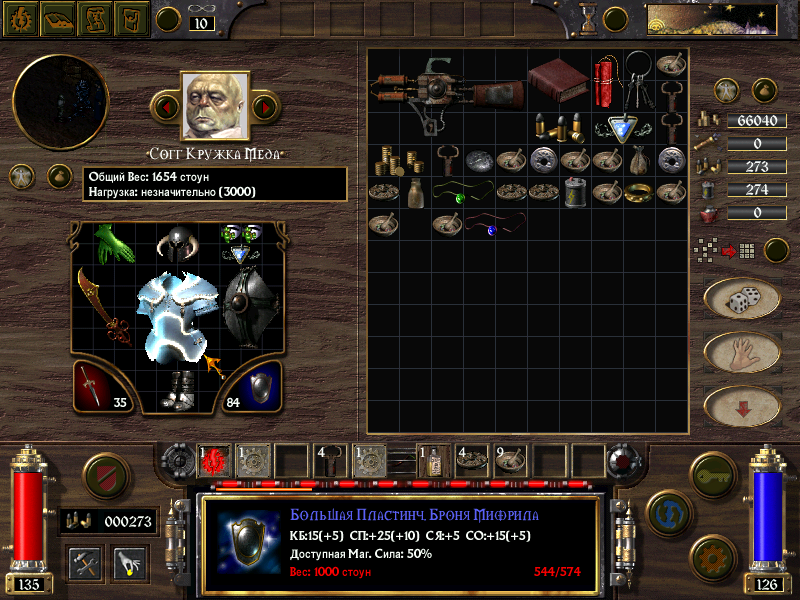The image size is (800, 600).
Task: Select the equipped metal boots
Action: coord(180,389)
